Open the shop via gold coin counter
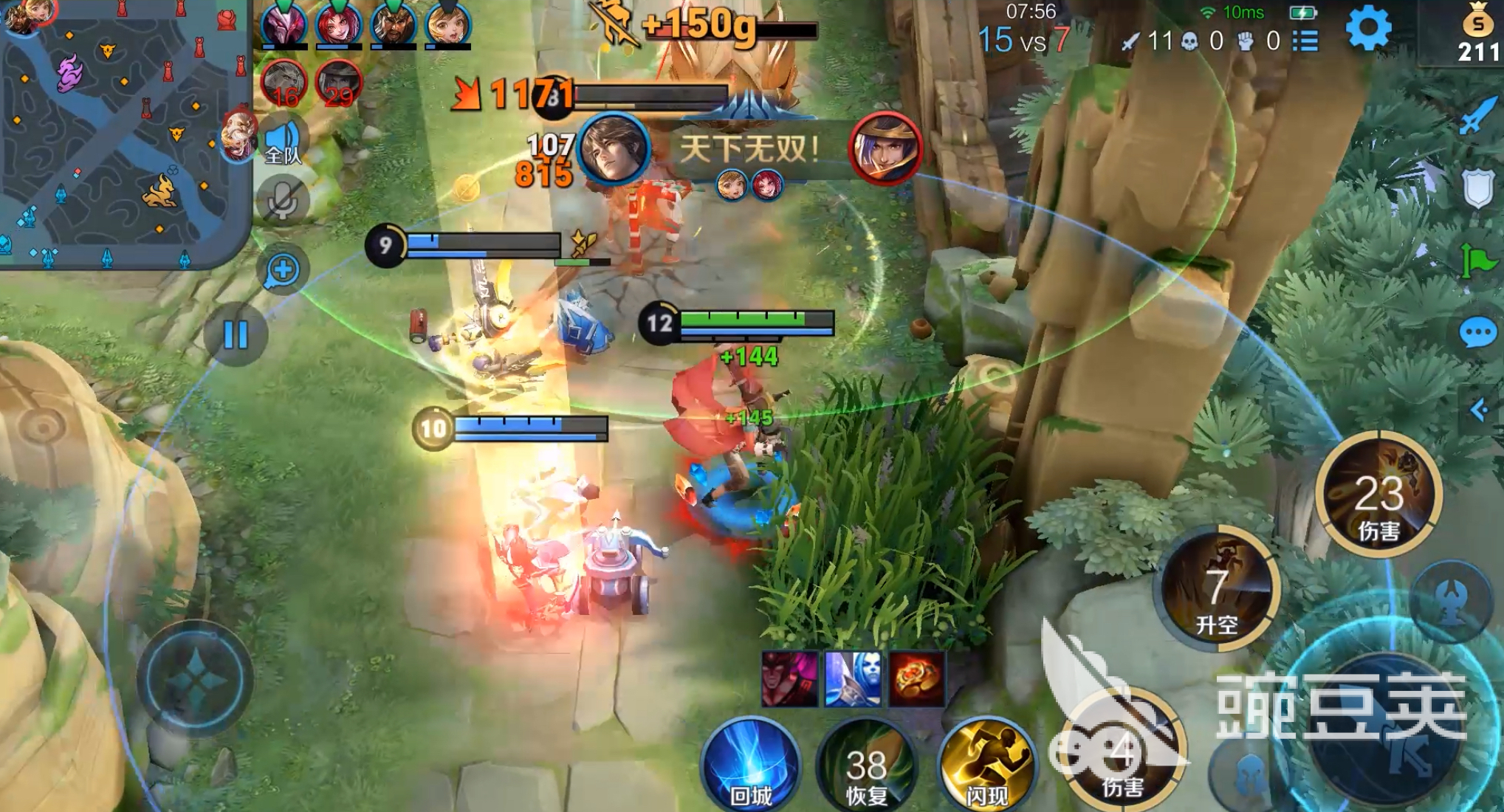1504x812 pixels. (1477, 33)
